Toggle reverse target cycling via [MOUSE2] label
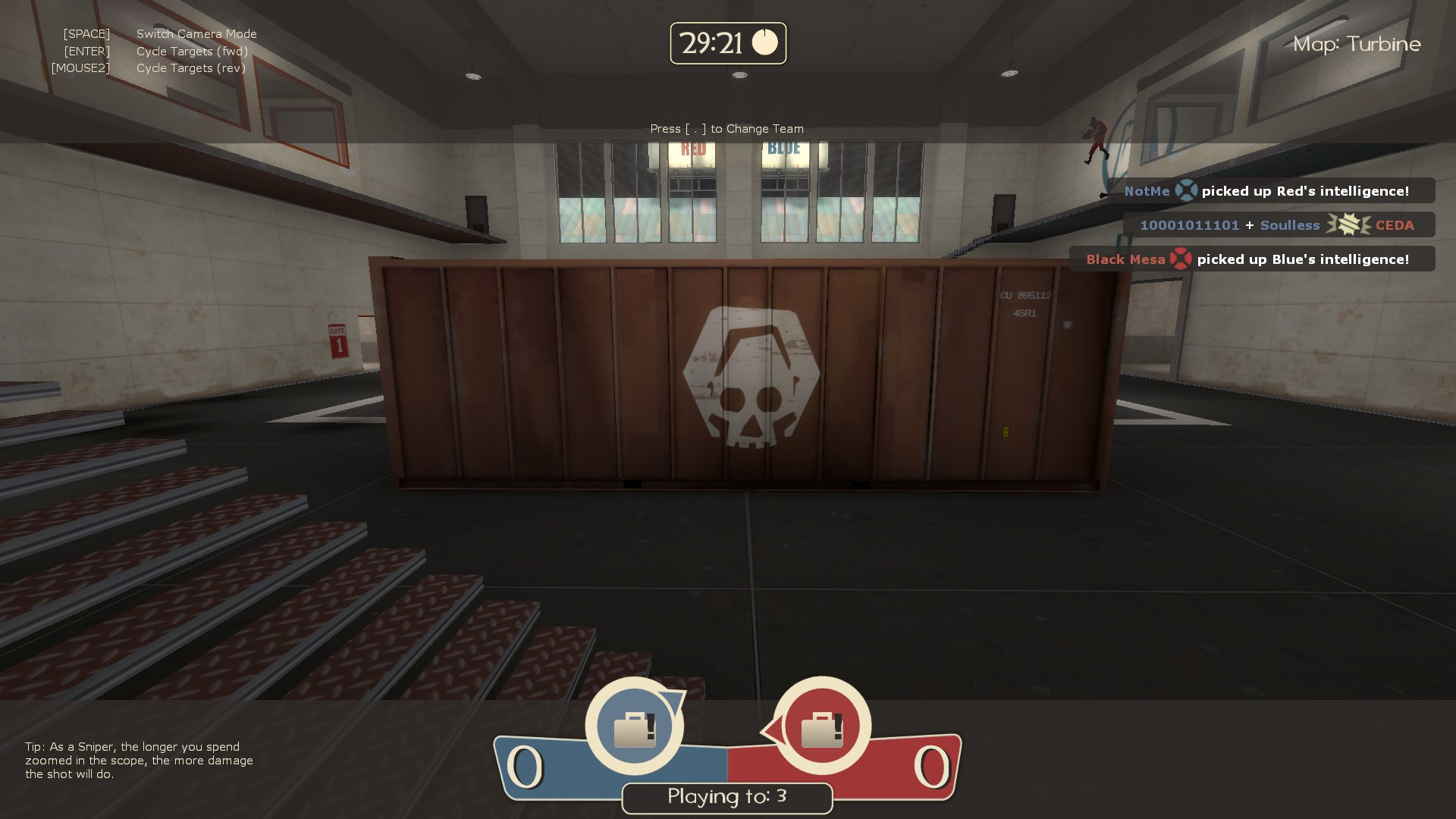This screenshot has width=1456, height=819. click(x=80, y=67)
